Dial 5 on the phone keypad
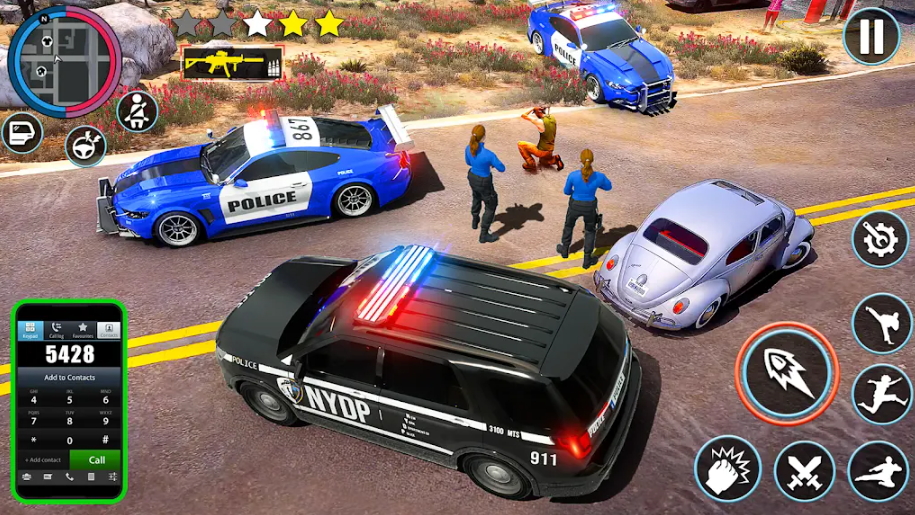This screenshot has height=515, width=915. (x=68, y=398)
